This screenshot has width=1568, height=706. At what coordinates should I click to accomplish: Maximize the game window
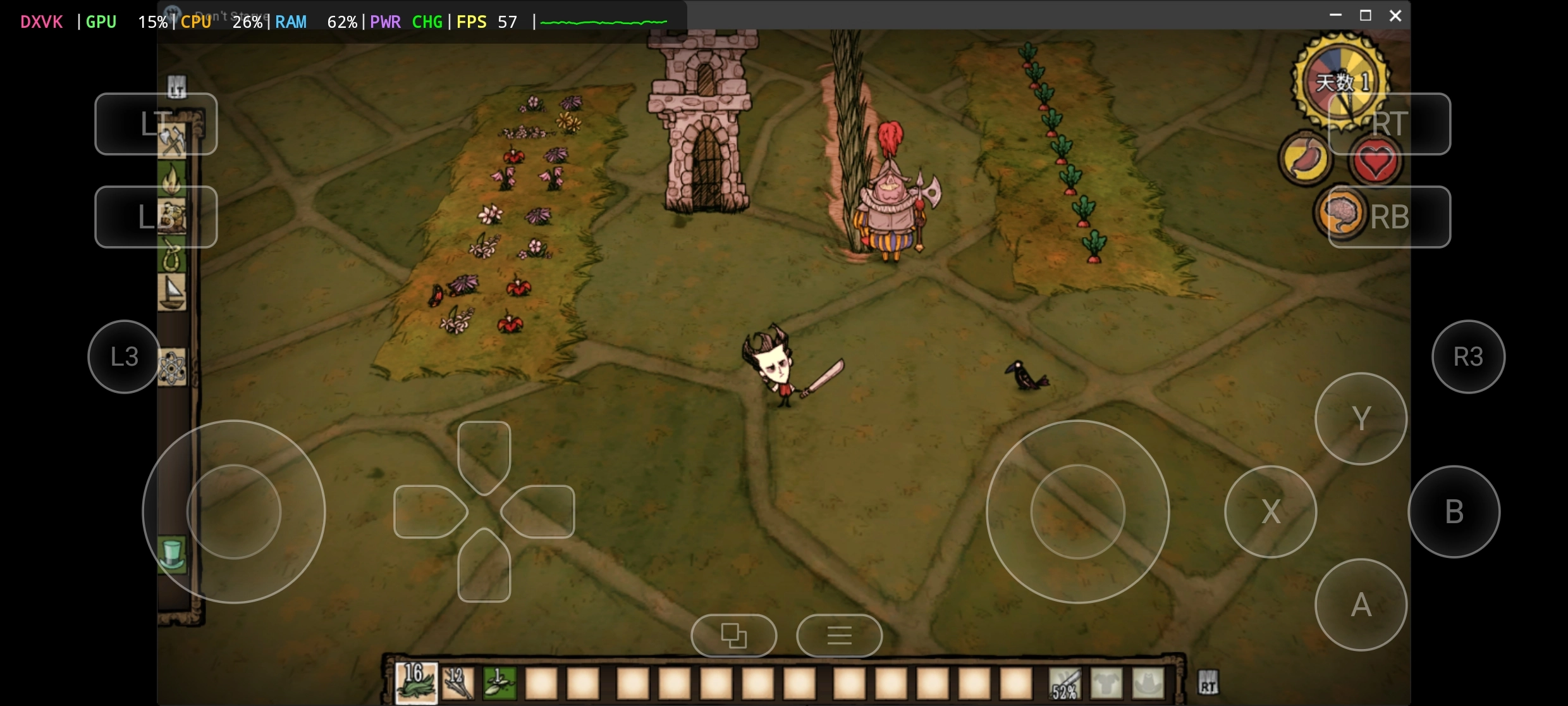1366,16
